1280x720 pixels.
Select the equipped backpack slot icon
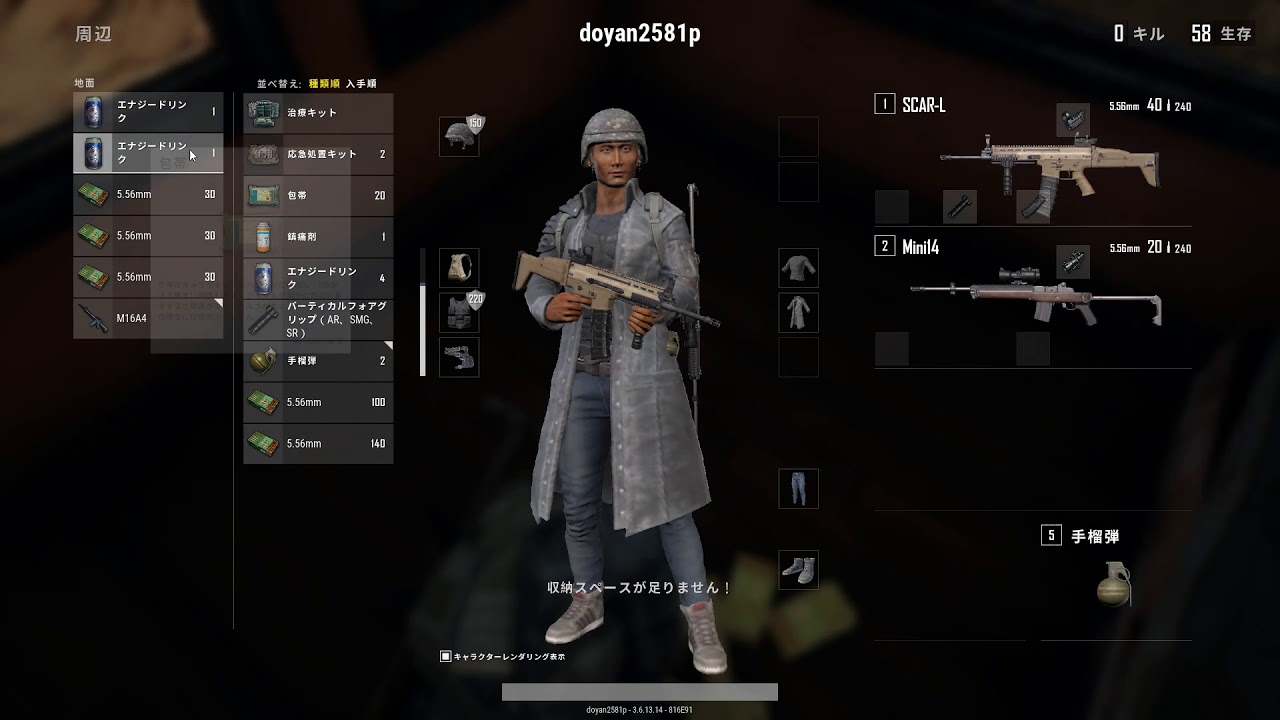point(460,268)
